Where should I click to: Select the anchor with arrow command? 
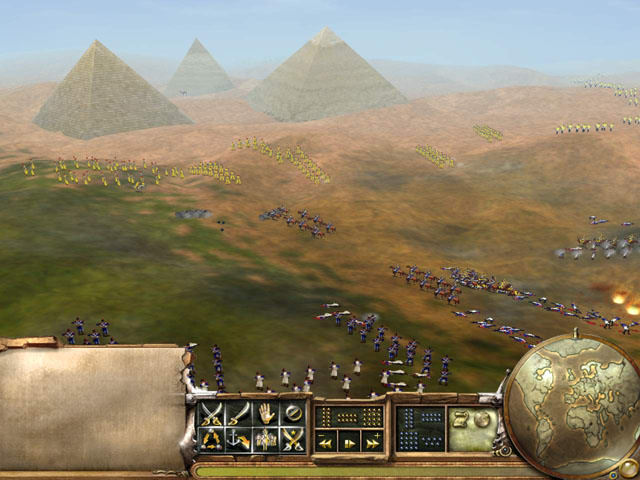click(x=238, y=438)
